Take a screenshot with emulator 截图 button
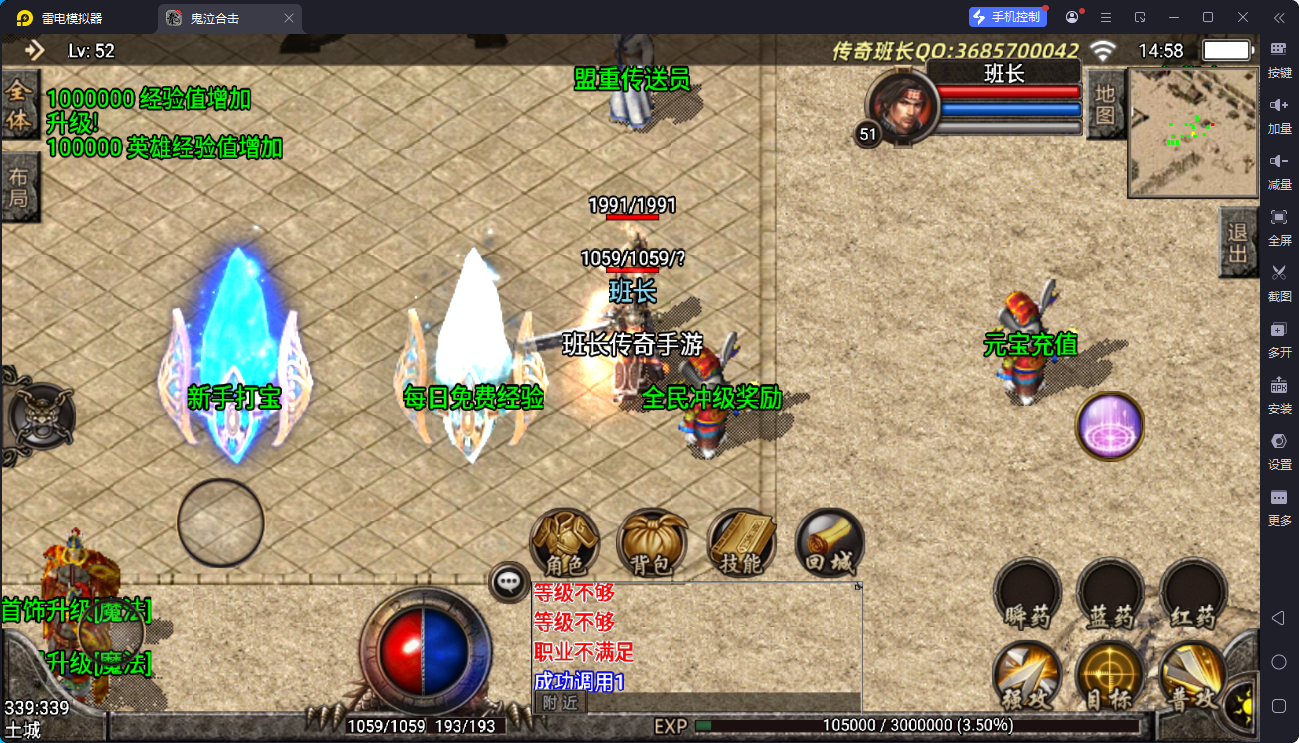 click(x=1279, y=278)
